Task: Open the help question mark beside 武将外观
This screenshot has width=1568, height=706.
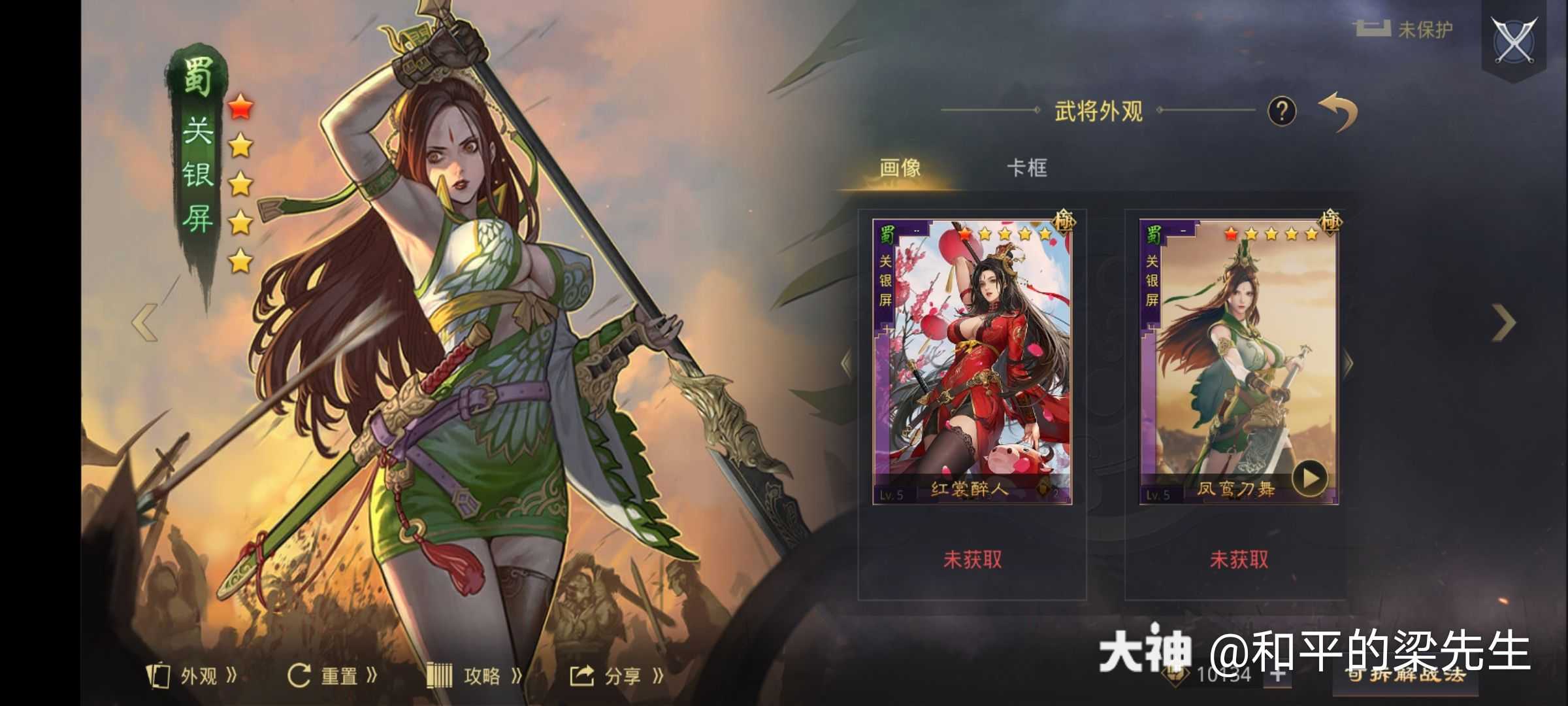Action: pyautogui.click(x=1283, y=112)
